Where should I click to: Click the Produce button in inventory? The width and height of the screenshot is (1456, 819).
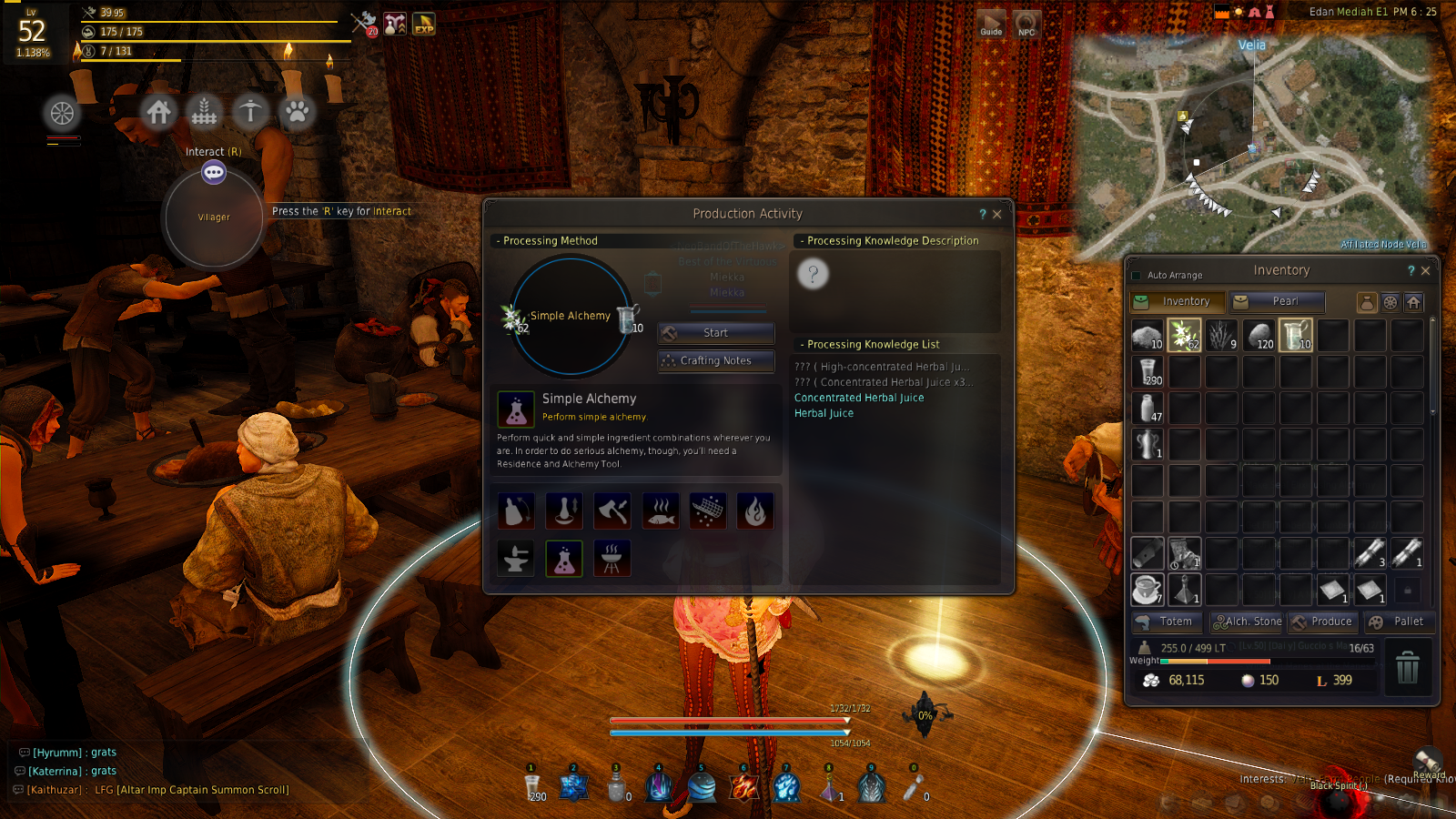pyautogui.click(x=1323, y=622)
